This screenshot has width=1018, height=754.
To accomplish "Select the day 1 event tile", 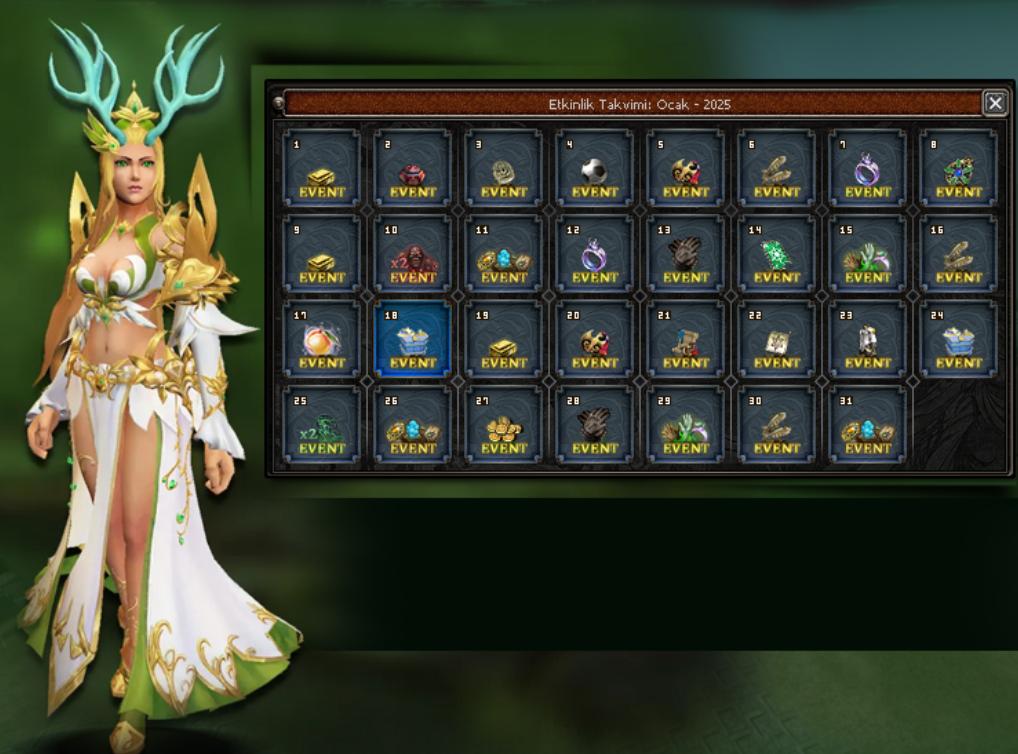I will (x=322, y=169).
